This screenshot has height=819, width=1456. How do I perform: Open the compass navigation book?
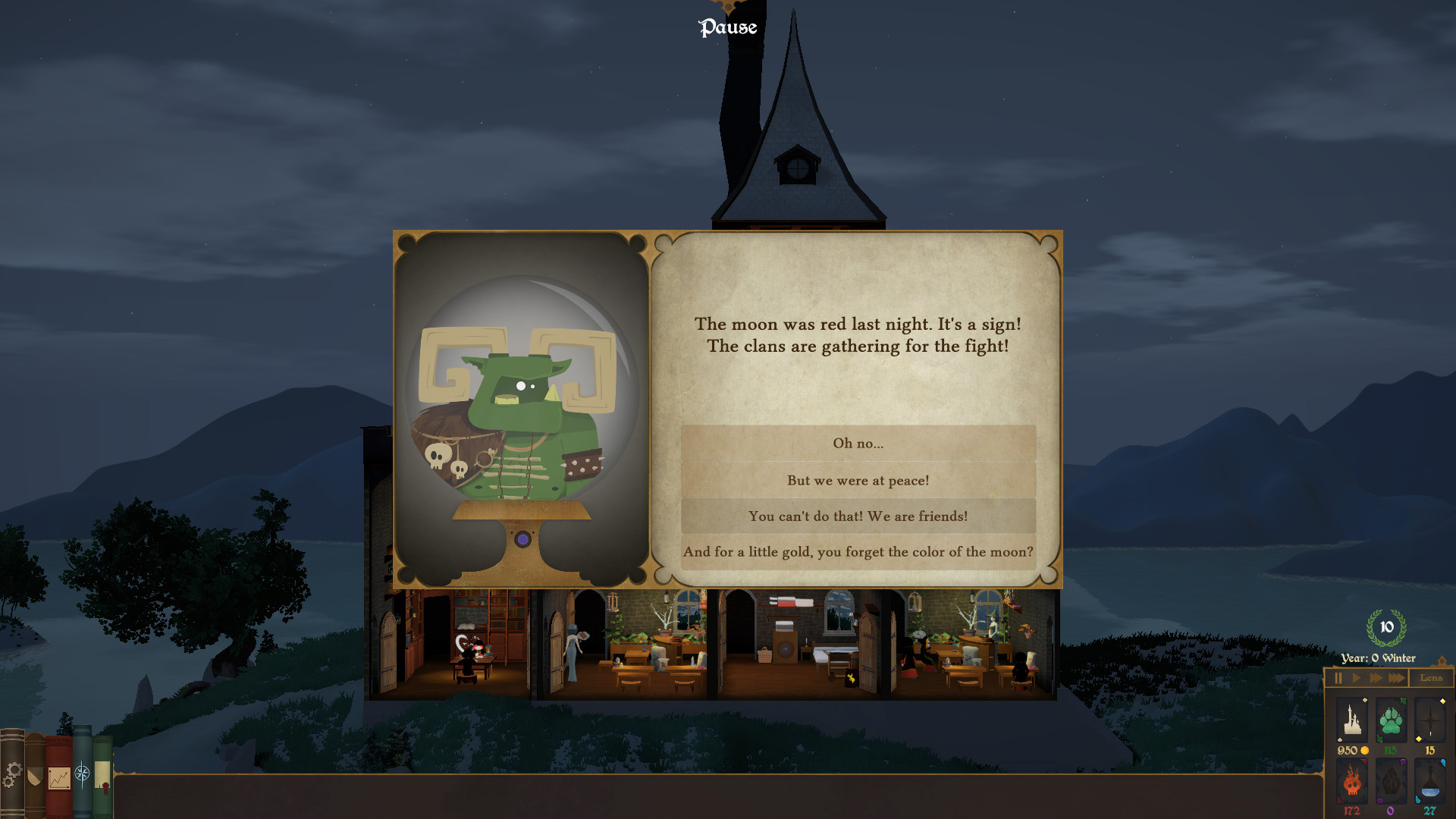tap(82, 773)
